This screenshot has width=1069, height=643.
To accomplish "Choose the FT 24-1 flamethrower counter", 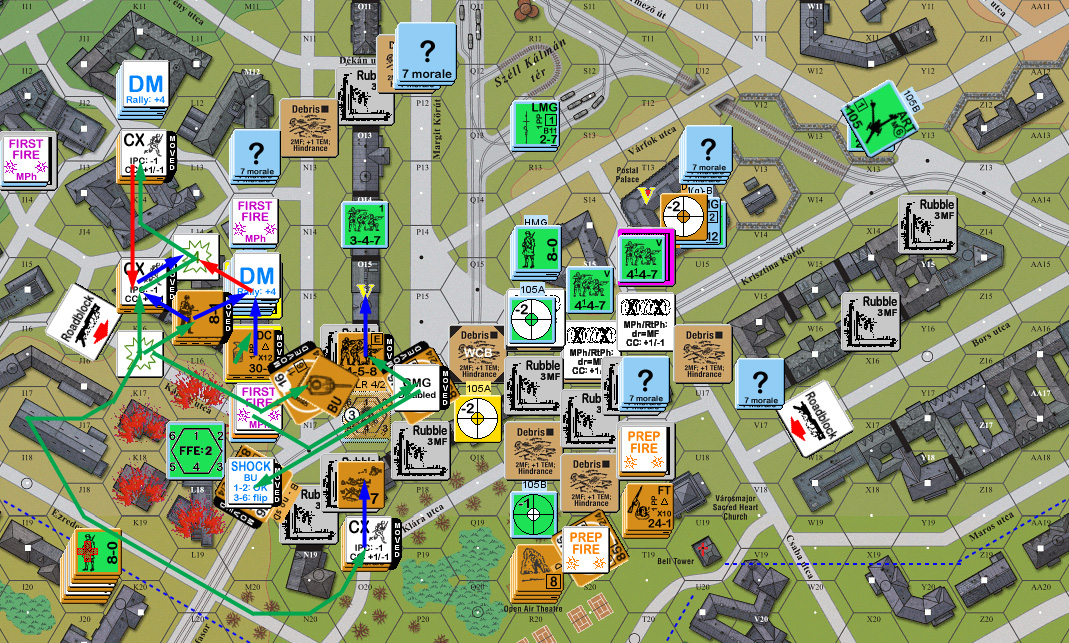I will pyautogui.click(x=652, y=508).
